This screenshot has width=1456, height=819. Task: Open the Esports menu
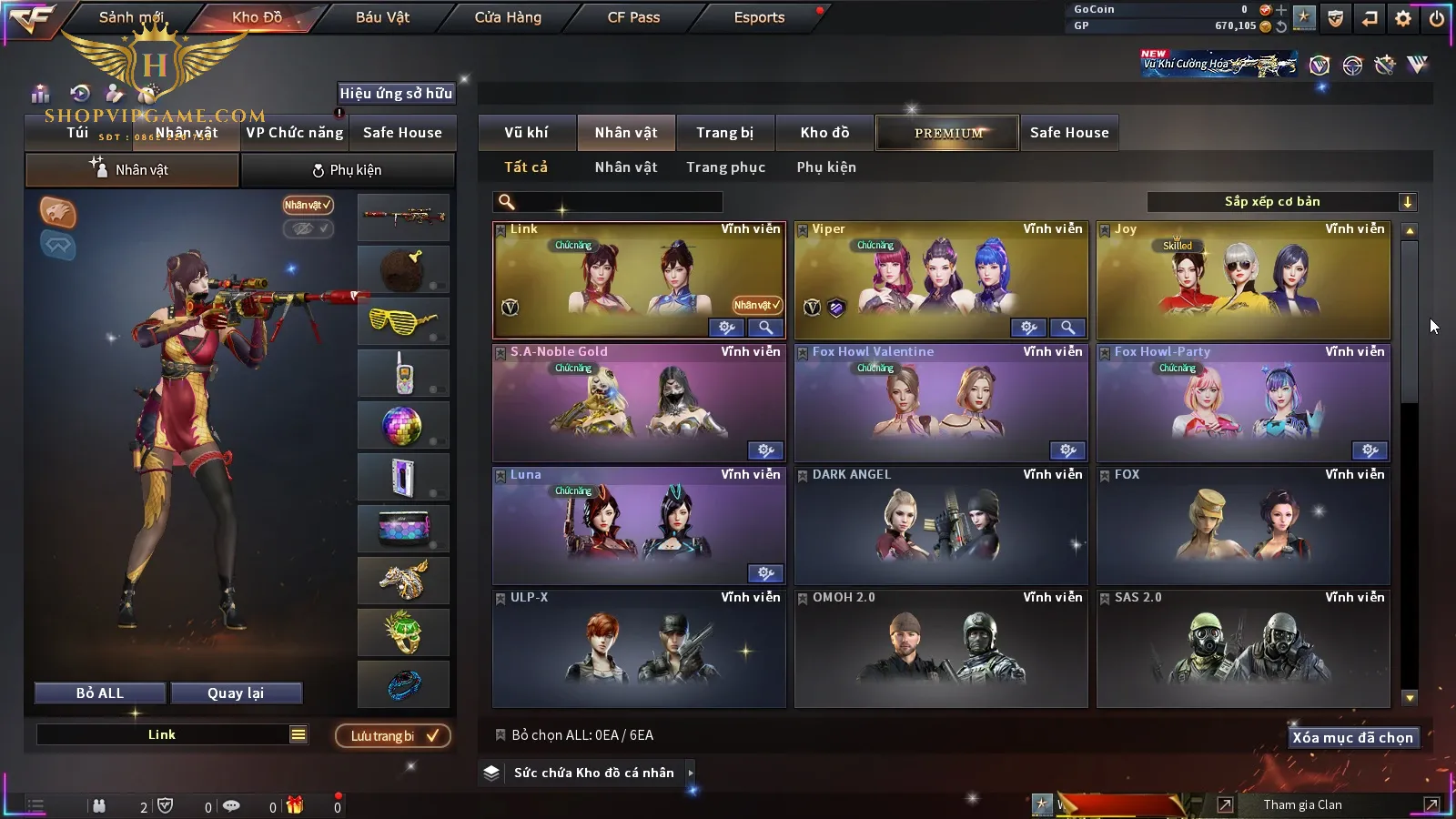coord(759,17)
